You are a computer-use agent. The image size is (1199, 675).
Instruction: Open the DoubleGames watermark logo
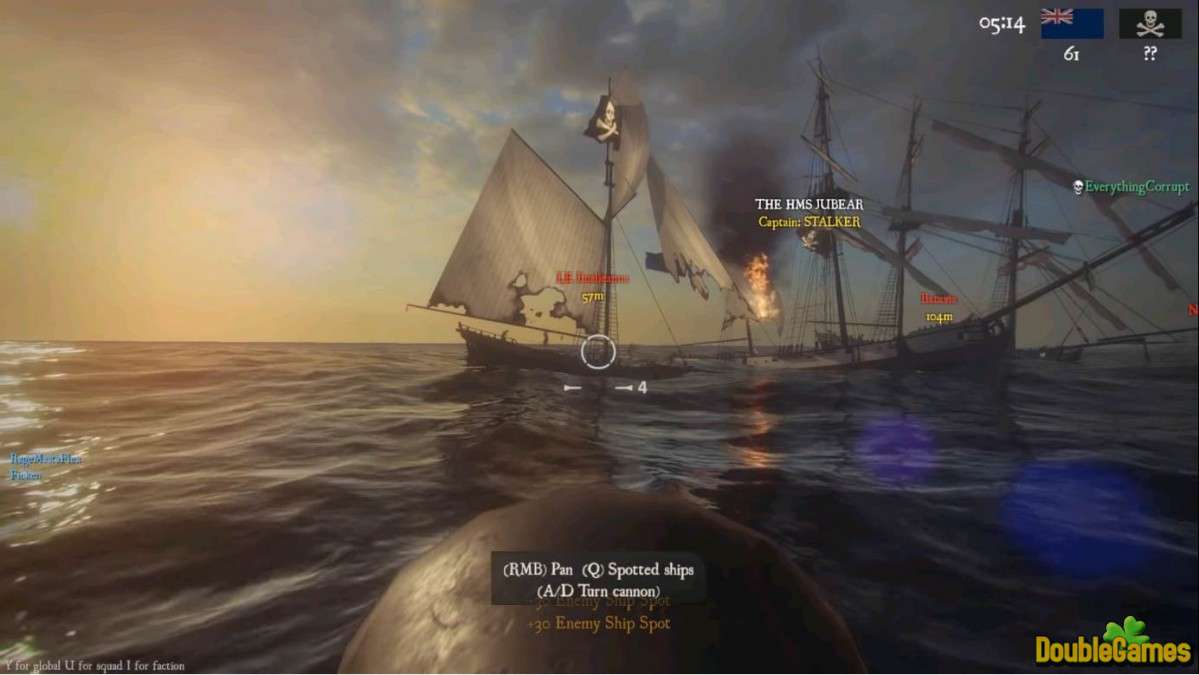pyautogui.click(x=1113, y=643)
